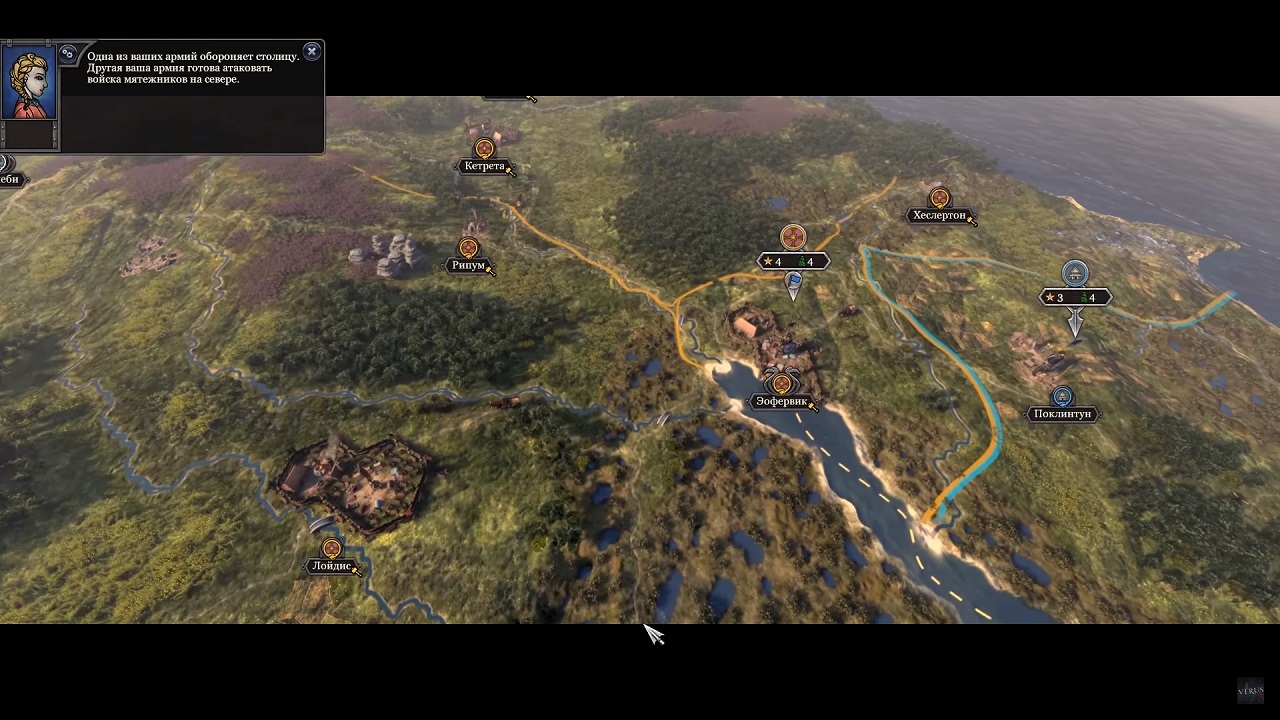Select the Хеслертон settlement label
Viewport: 1280px width, 720px height.
click(939, 215)
